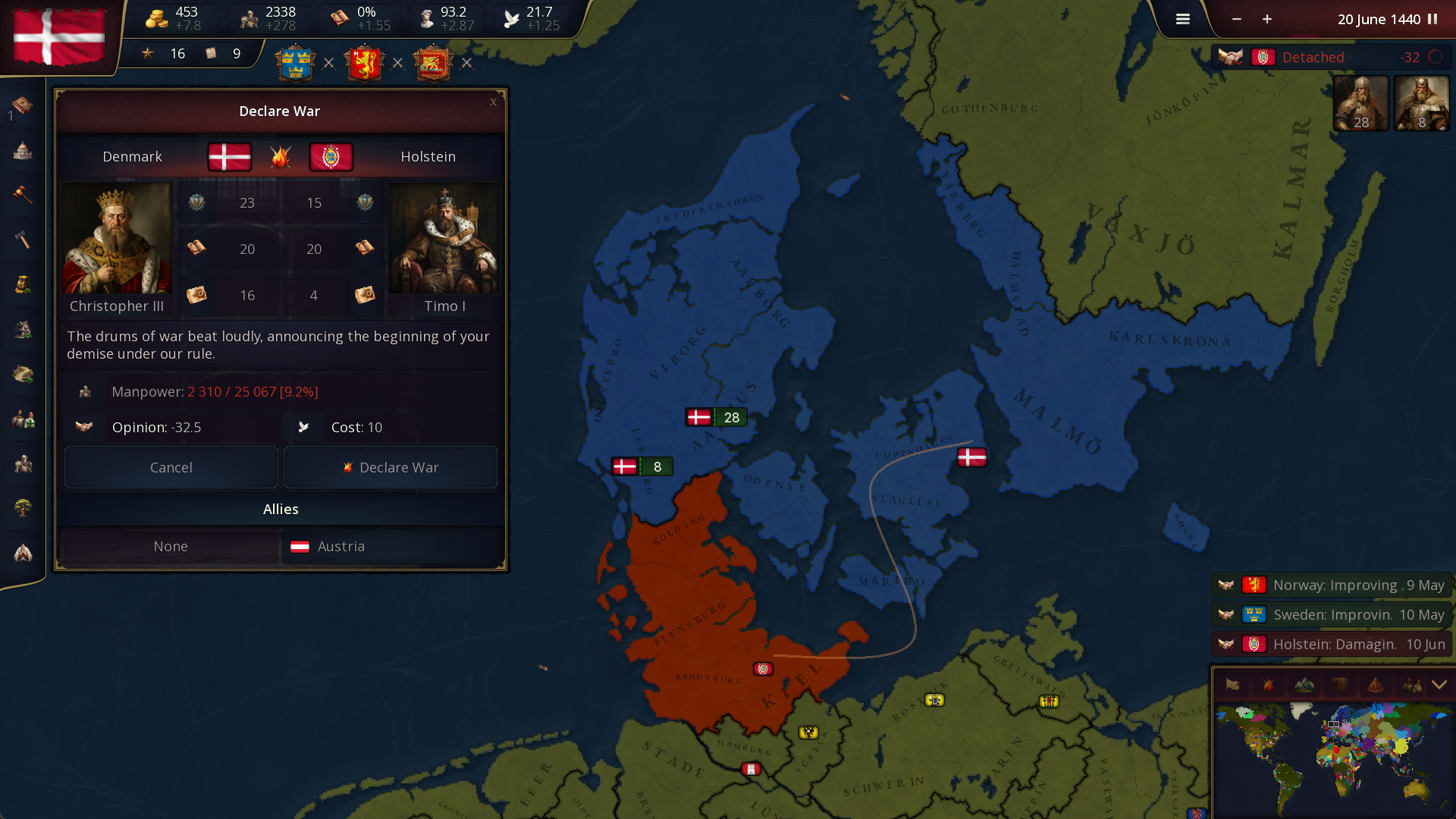
Task: Open the government building panel
Action: pos(23,151)
